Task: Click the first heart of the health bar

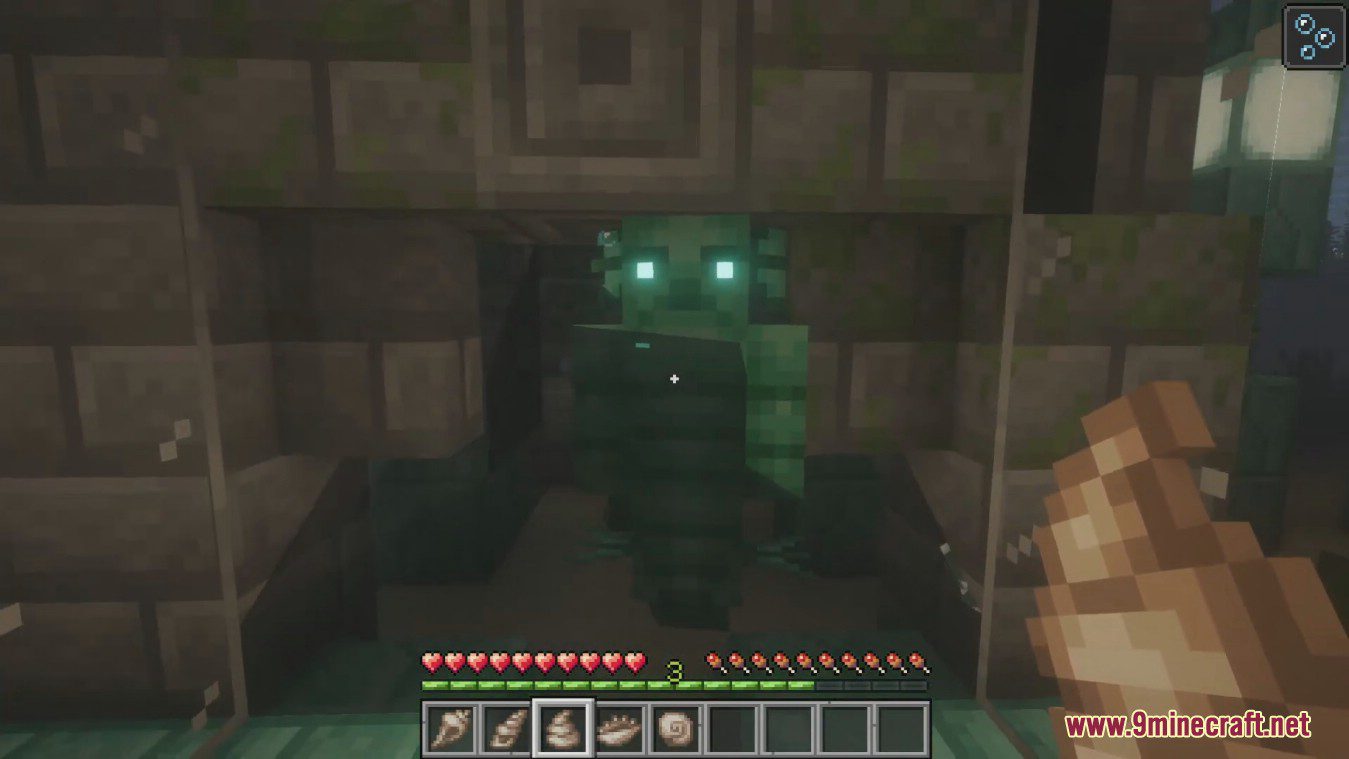Action: point(433,662)
